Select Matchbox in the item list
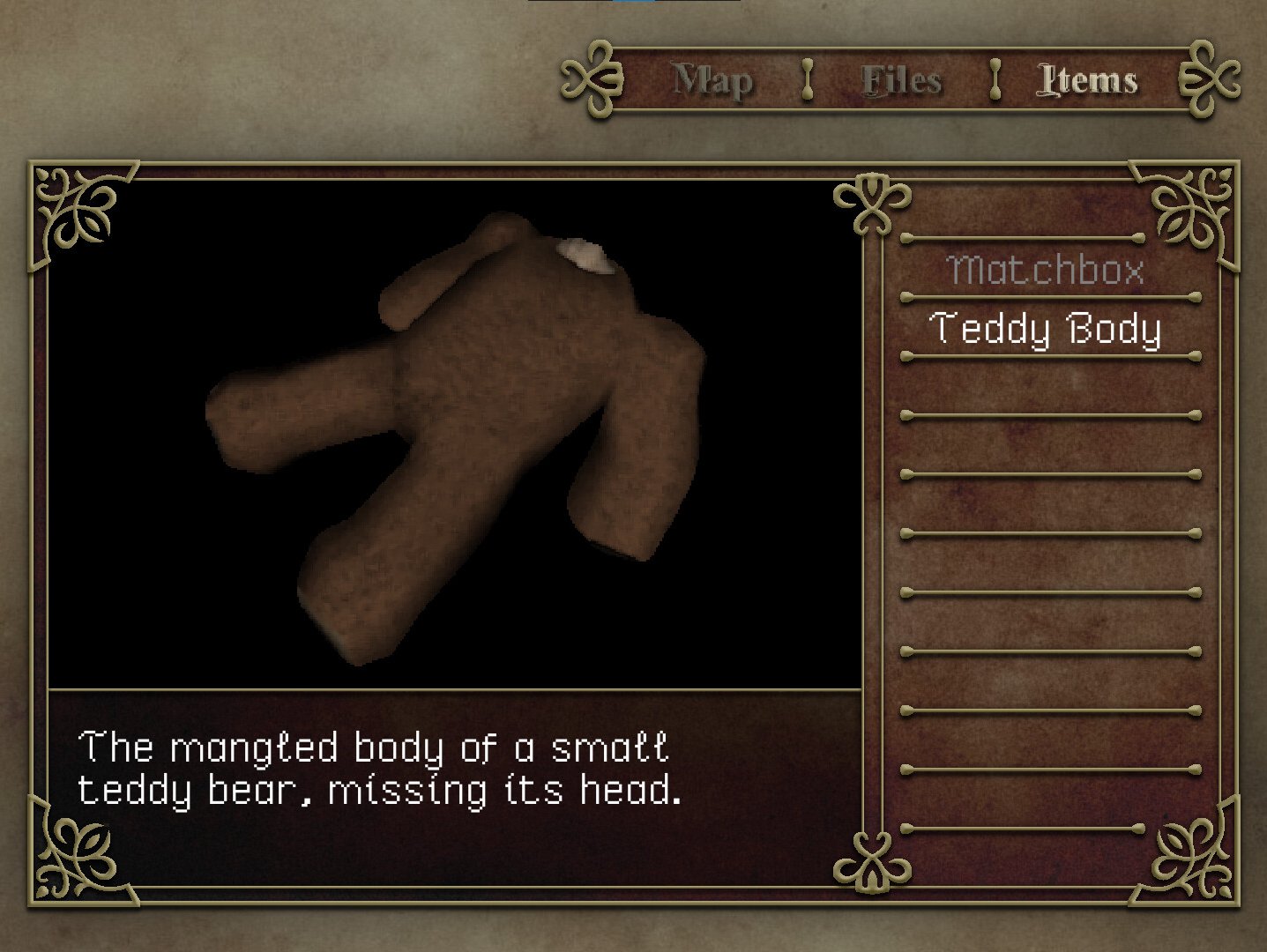Screen dimensions: 1267x952 (1046, 270)
